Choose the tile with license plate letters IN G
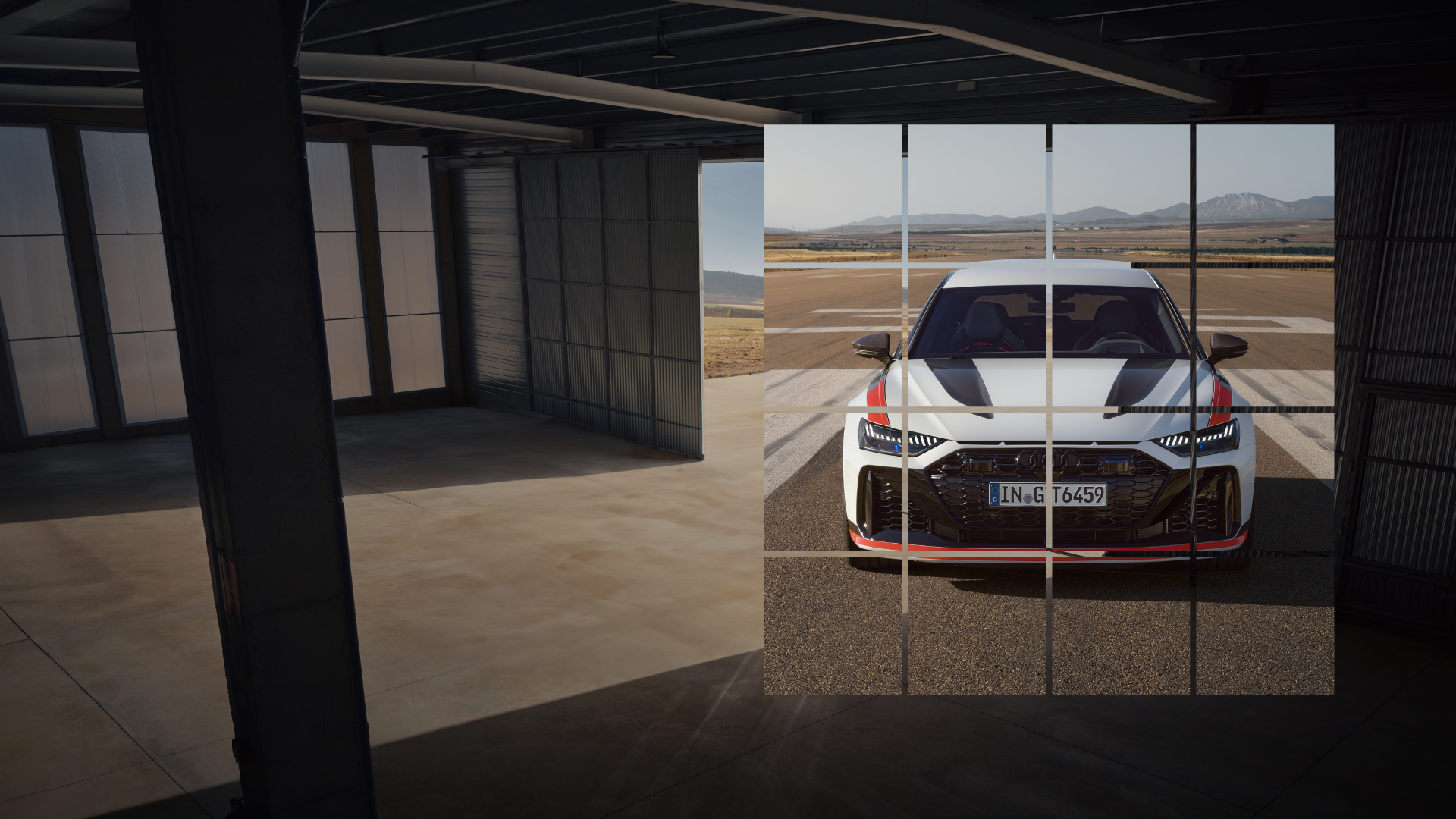This screenshot has width=1456, height=819. [978, 482]
